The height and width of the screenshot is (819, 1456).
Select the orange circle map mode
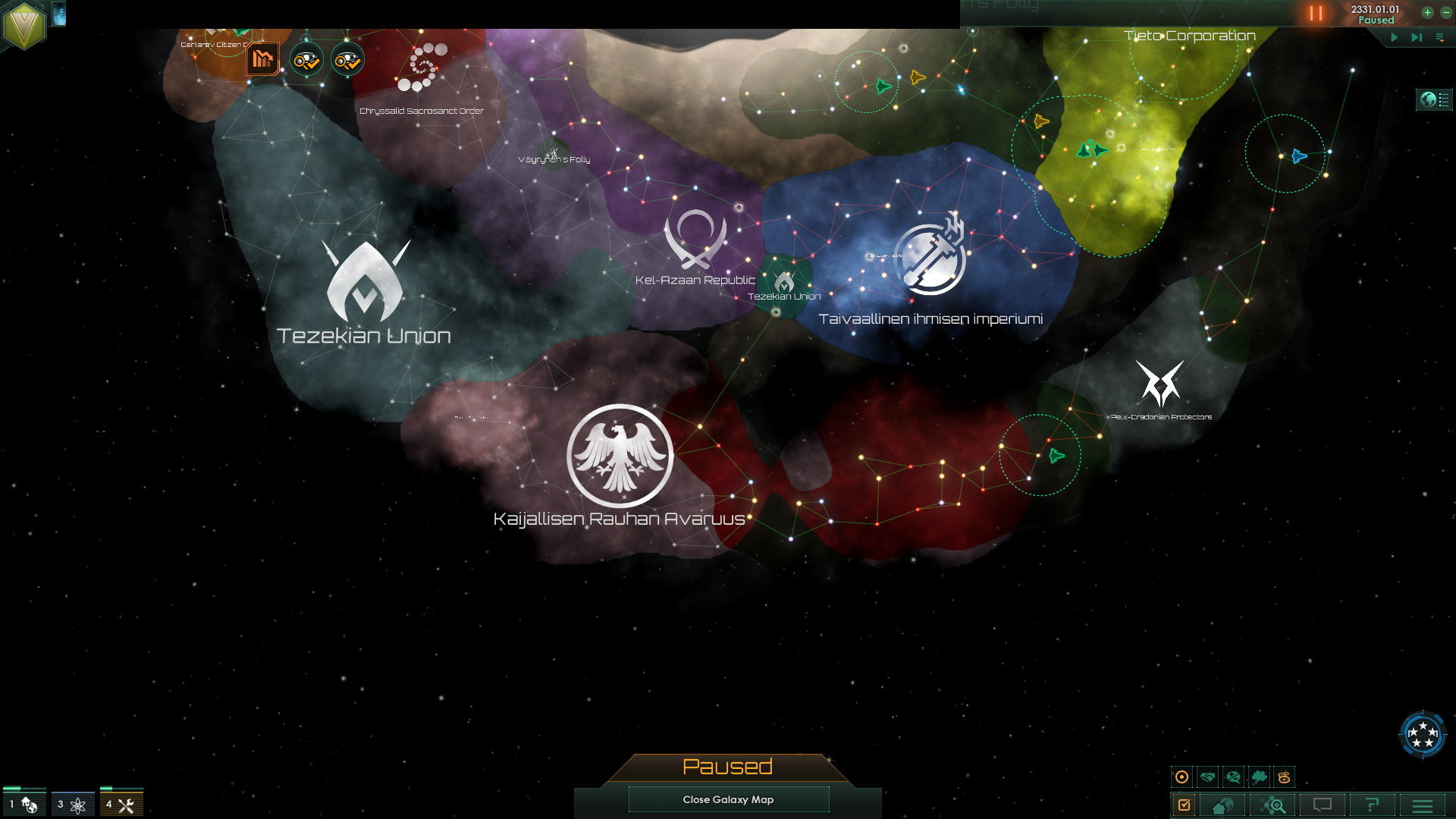coord(1181,777)
